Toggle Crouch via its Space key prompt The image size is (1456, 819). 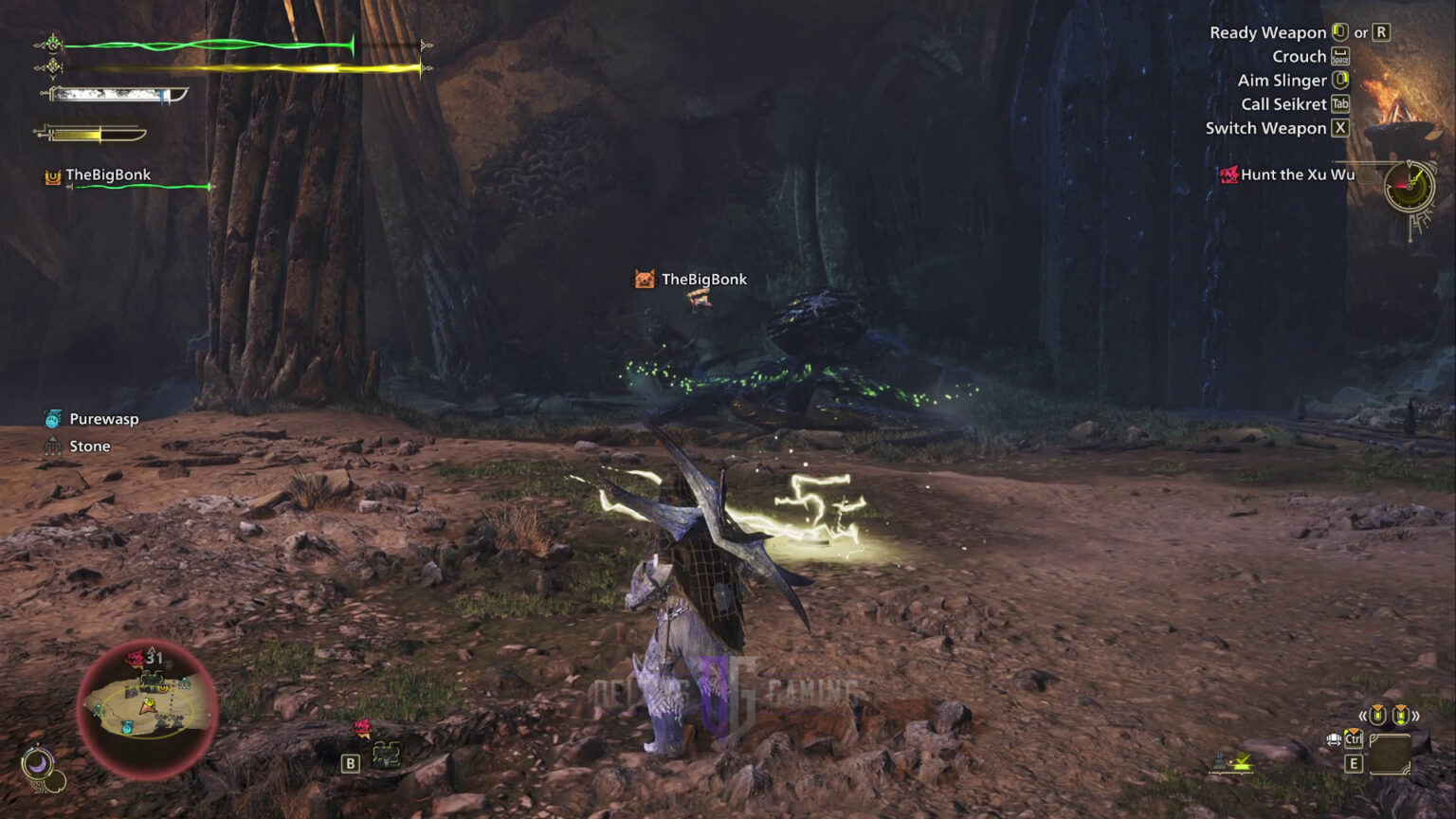pos(1339,56)
